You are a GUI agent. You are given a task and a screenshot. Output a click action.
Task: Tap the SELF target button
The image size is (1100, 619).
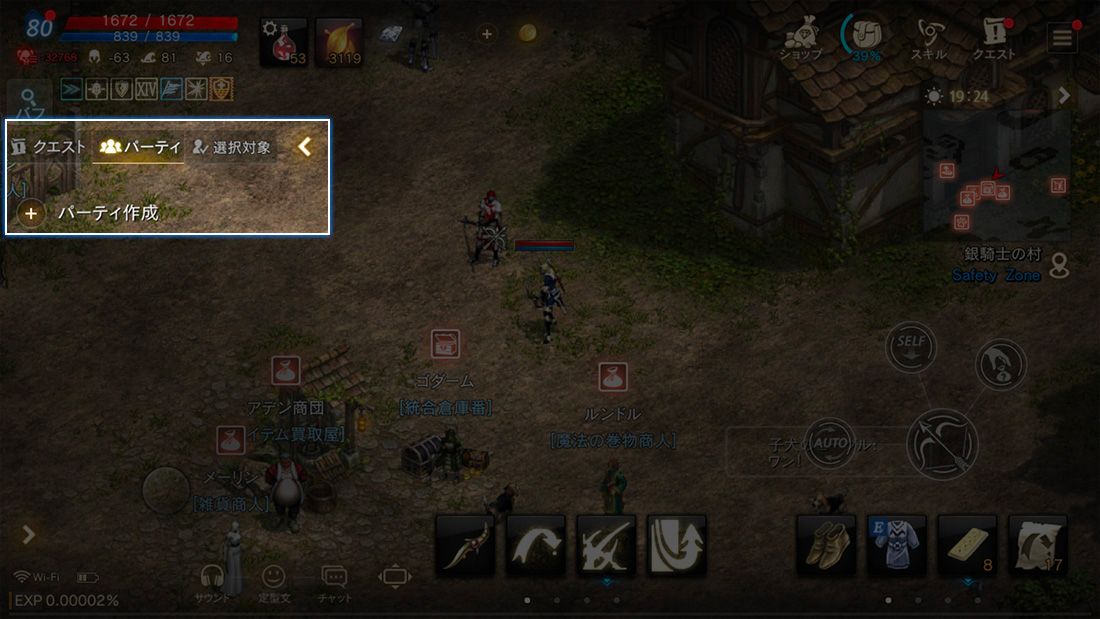(x=910, y=346)
